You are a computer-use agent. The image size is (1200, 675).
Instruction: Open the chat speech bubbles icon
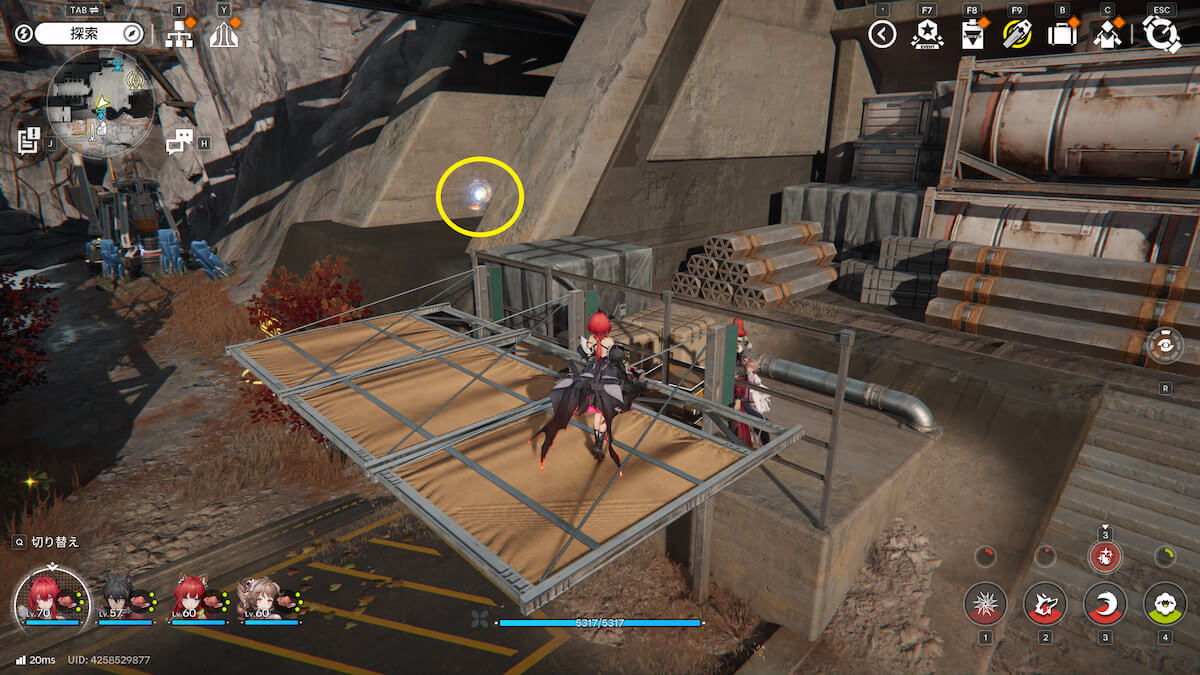[x=179, y=142]
